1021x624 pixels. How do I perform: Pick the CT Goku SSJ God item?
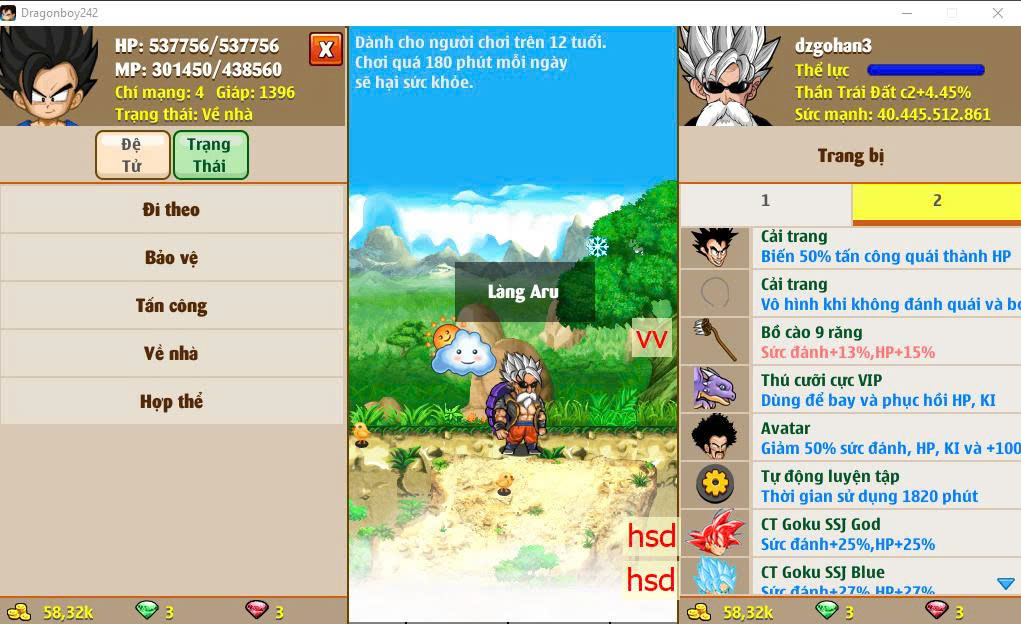pos(850,534)
